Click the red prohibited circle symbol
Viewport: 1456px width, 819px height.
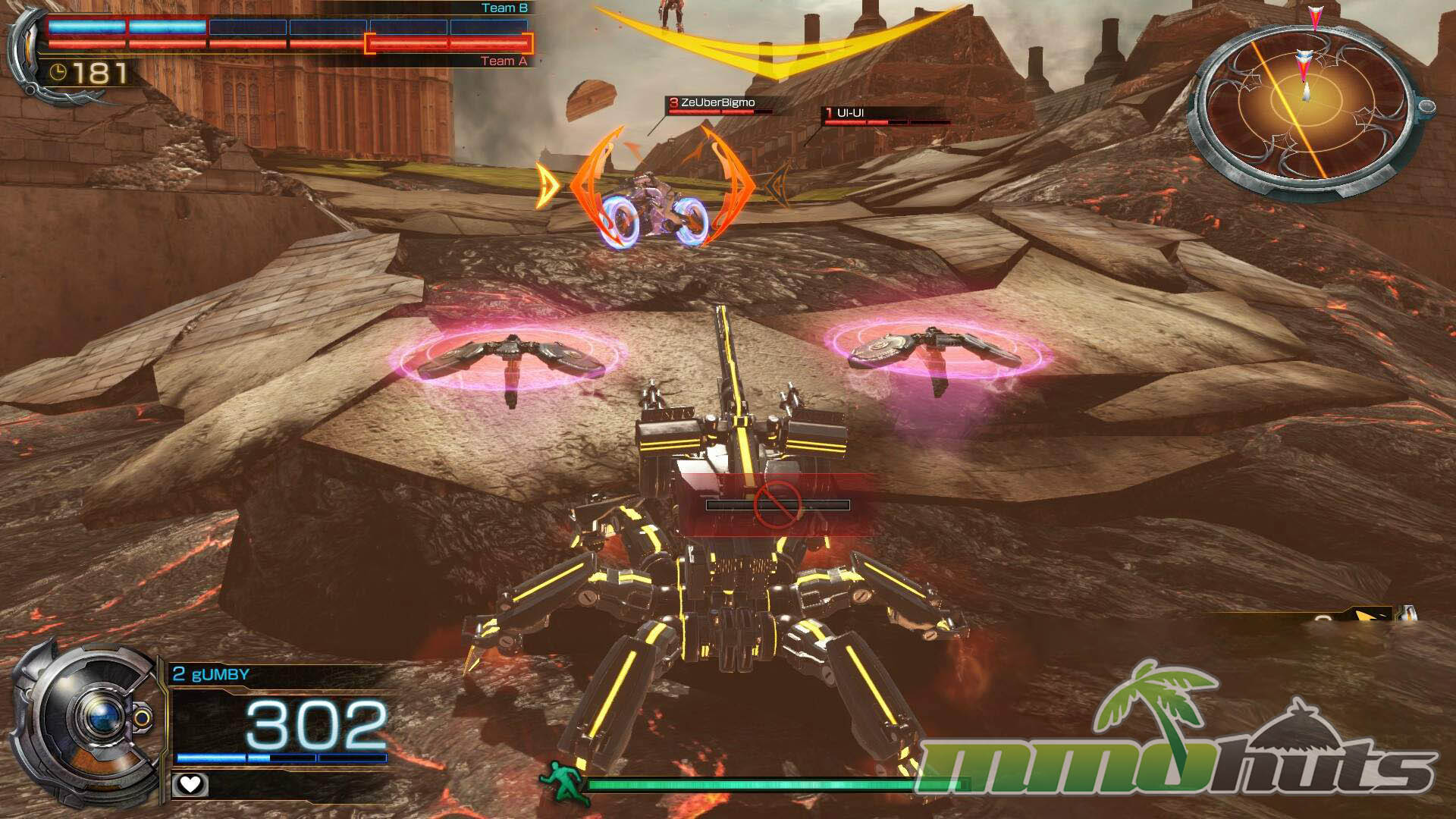click(x=778, y=504)
